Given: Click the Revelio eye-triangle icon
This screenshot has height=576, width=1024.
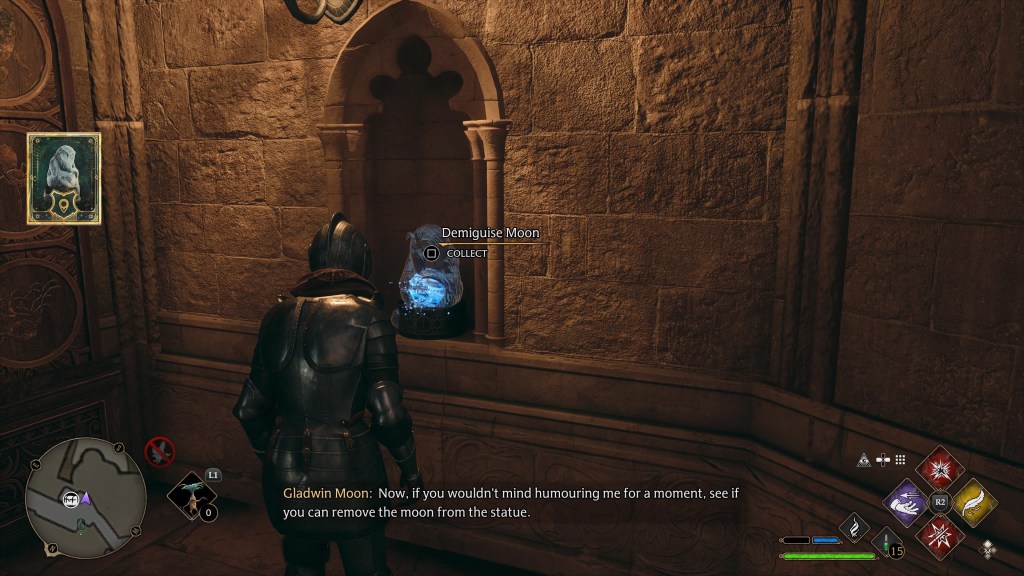Looking at the screenshot, I should click(862, 460).
